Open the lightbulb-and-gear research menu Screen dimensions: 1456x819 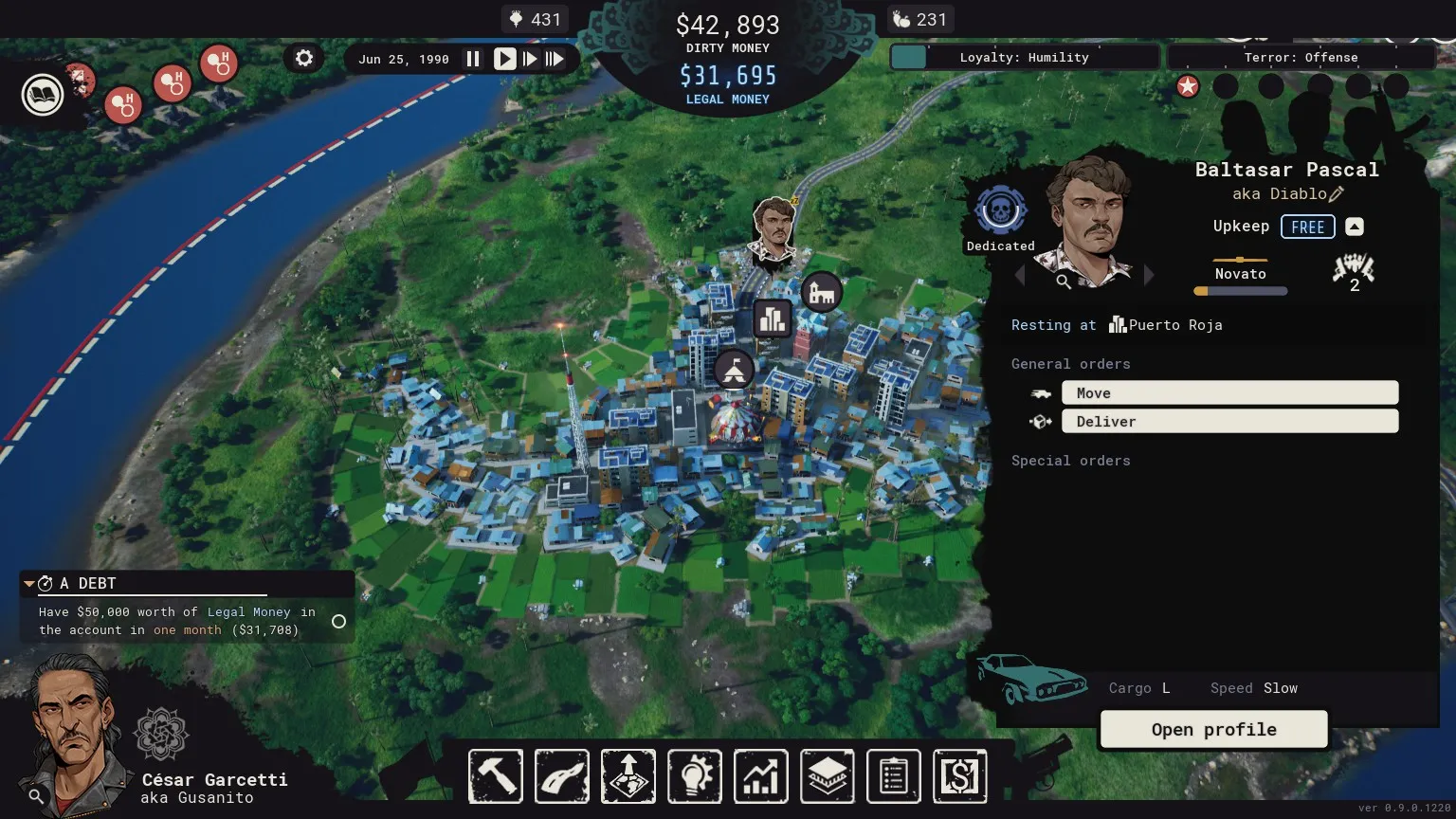[x=695, y=776]
